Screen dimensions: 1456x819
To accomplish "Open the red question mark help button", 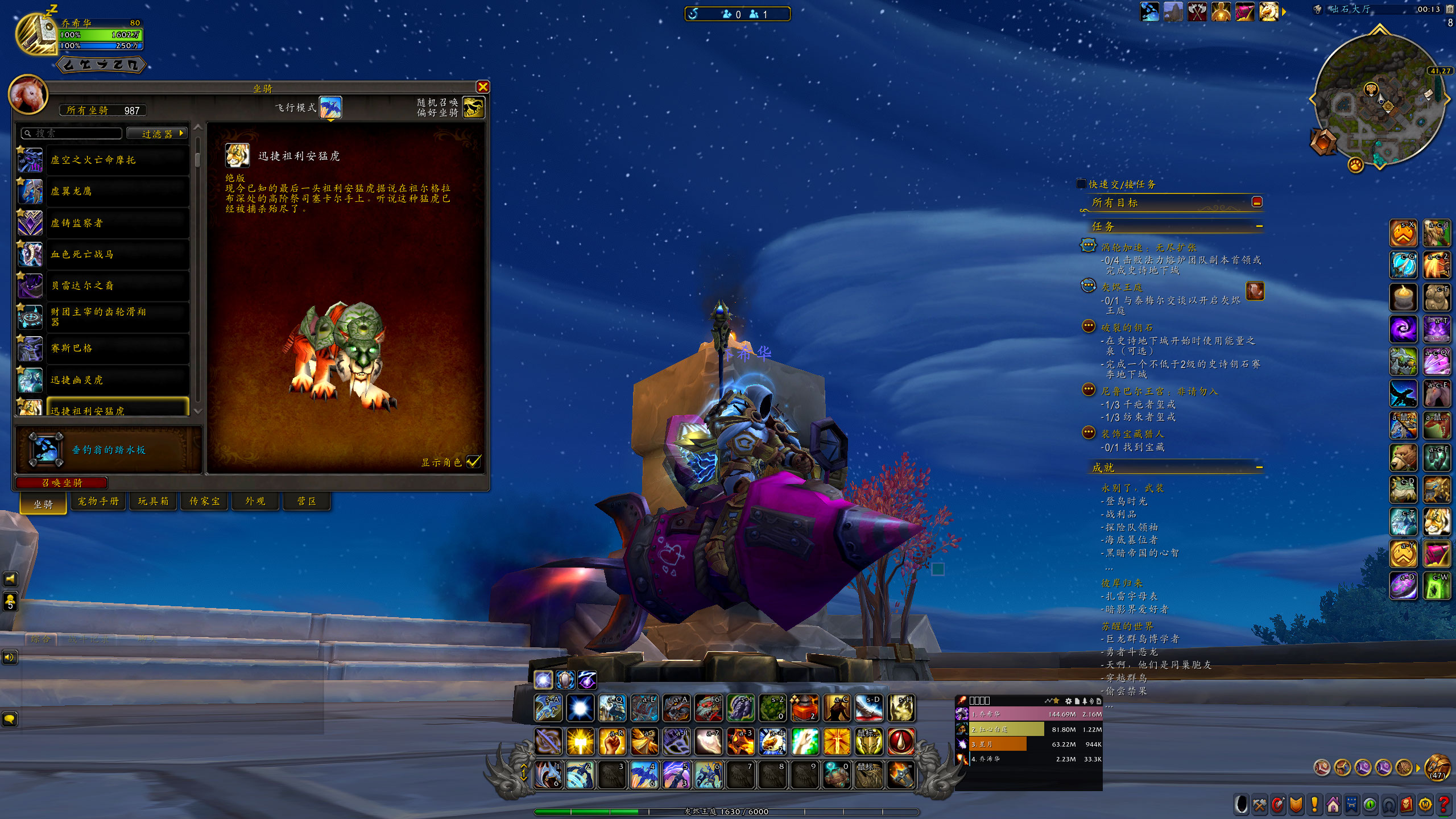I will coord(1443,805).
